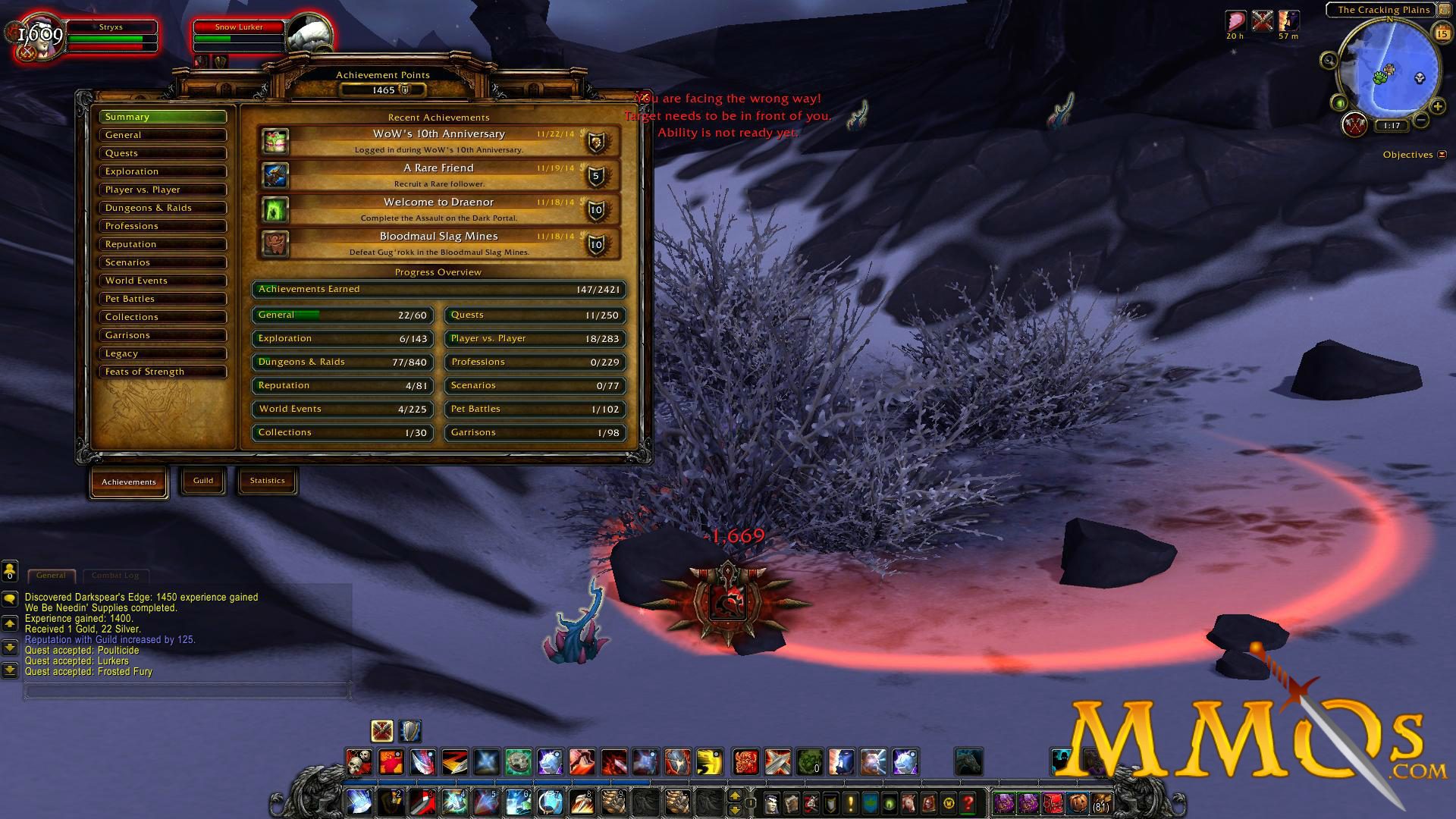Click the red question mark Help icon

pyautogui.click(x=967, y=803)
